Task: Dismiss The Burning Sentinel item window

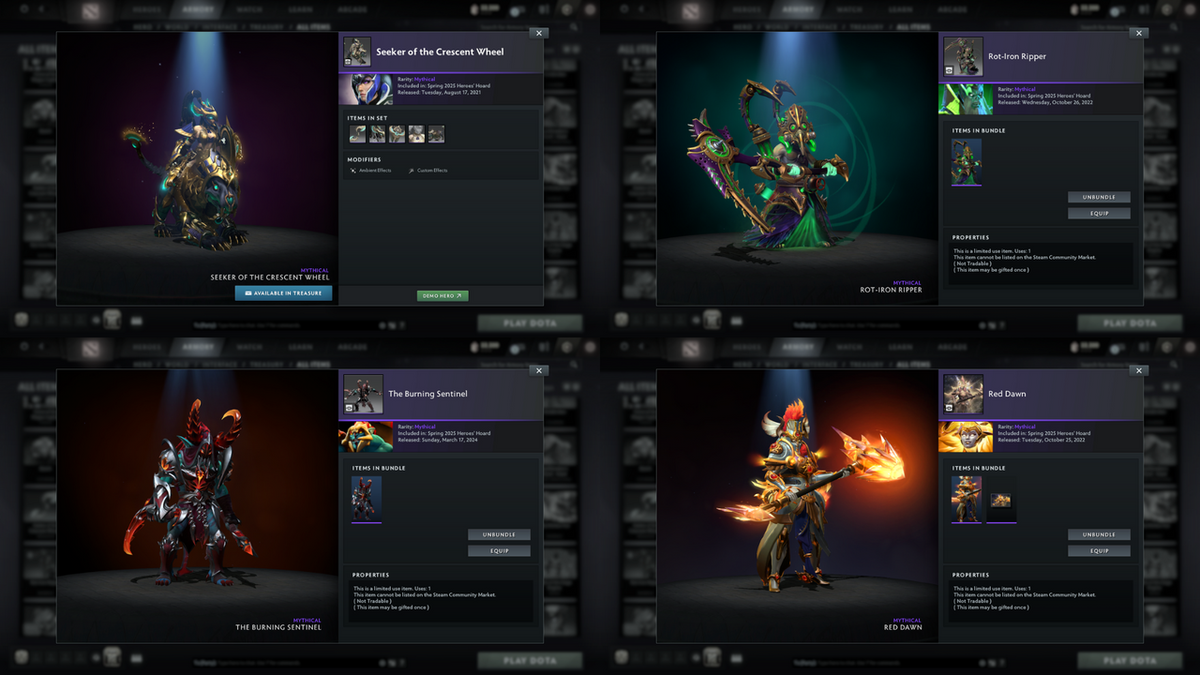Action: coord(538,370)
